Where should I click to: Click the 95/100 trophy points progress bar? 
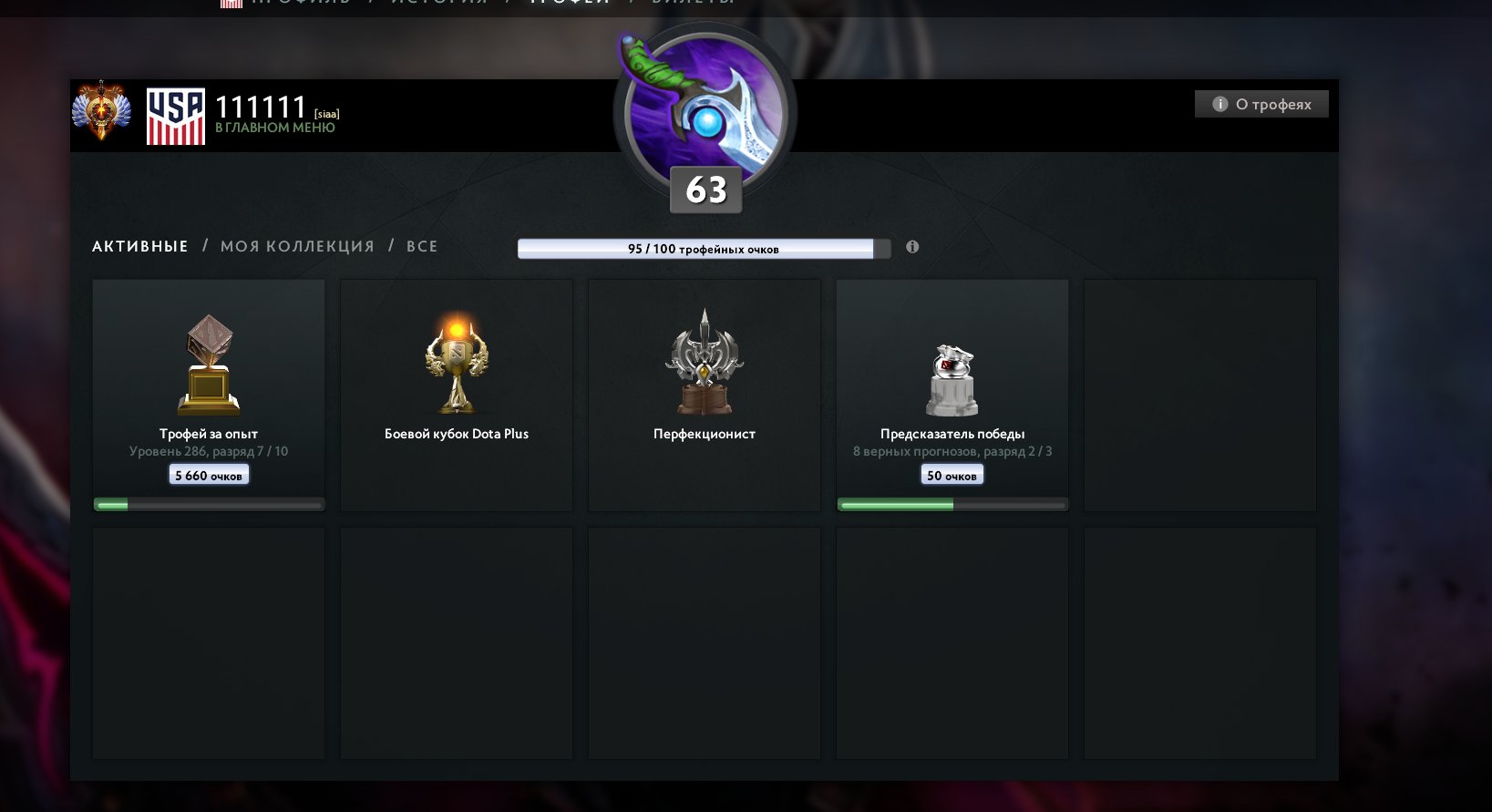pyautogui.click(x=704, y=246)
